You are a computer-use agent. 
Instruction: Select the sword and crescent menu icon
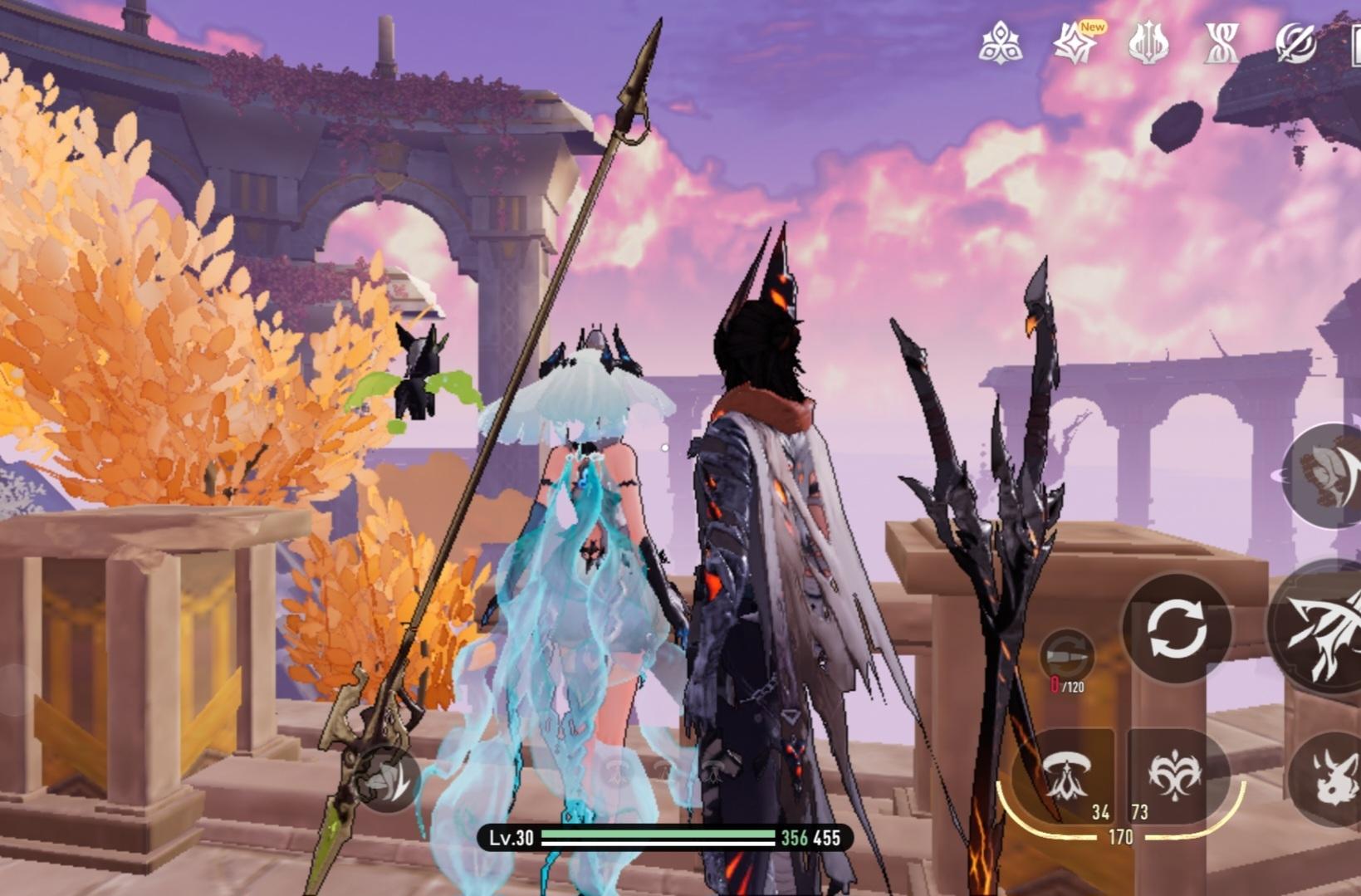pyautogui.click(x=1295, y=42)
